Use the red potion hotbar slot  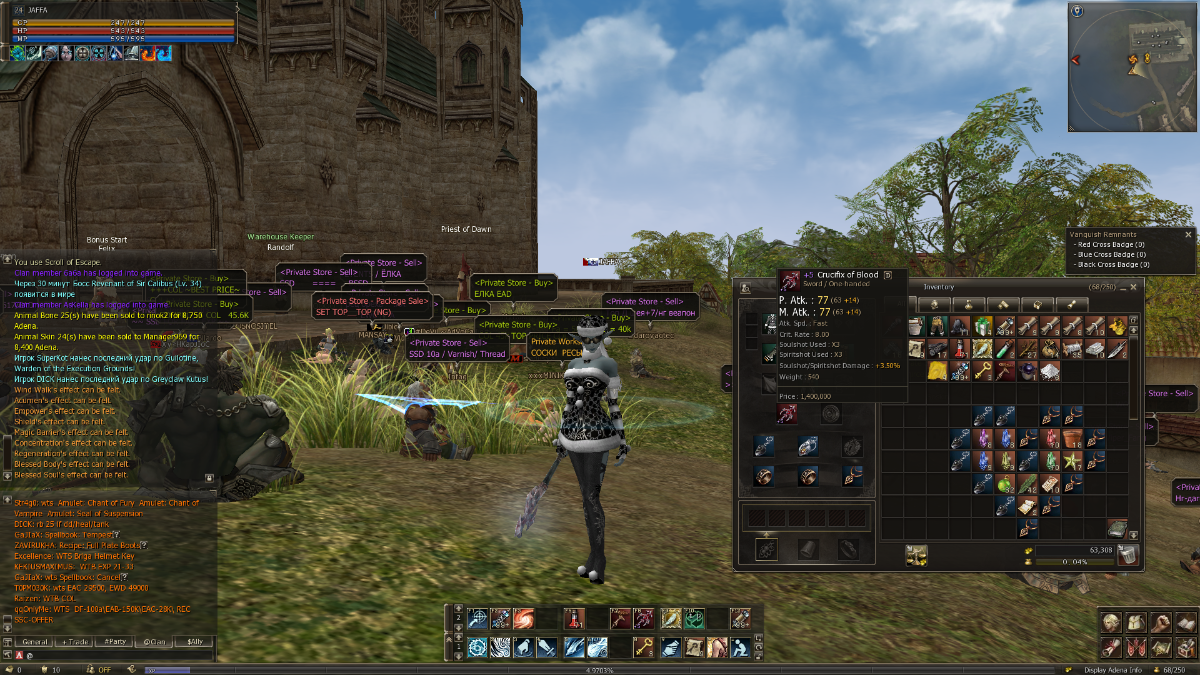tap(574, 619)
